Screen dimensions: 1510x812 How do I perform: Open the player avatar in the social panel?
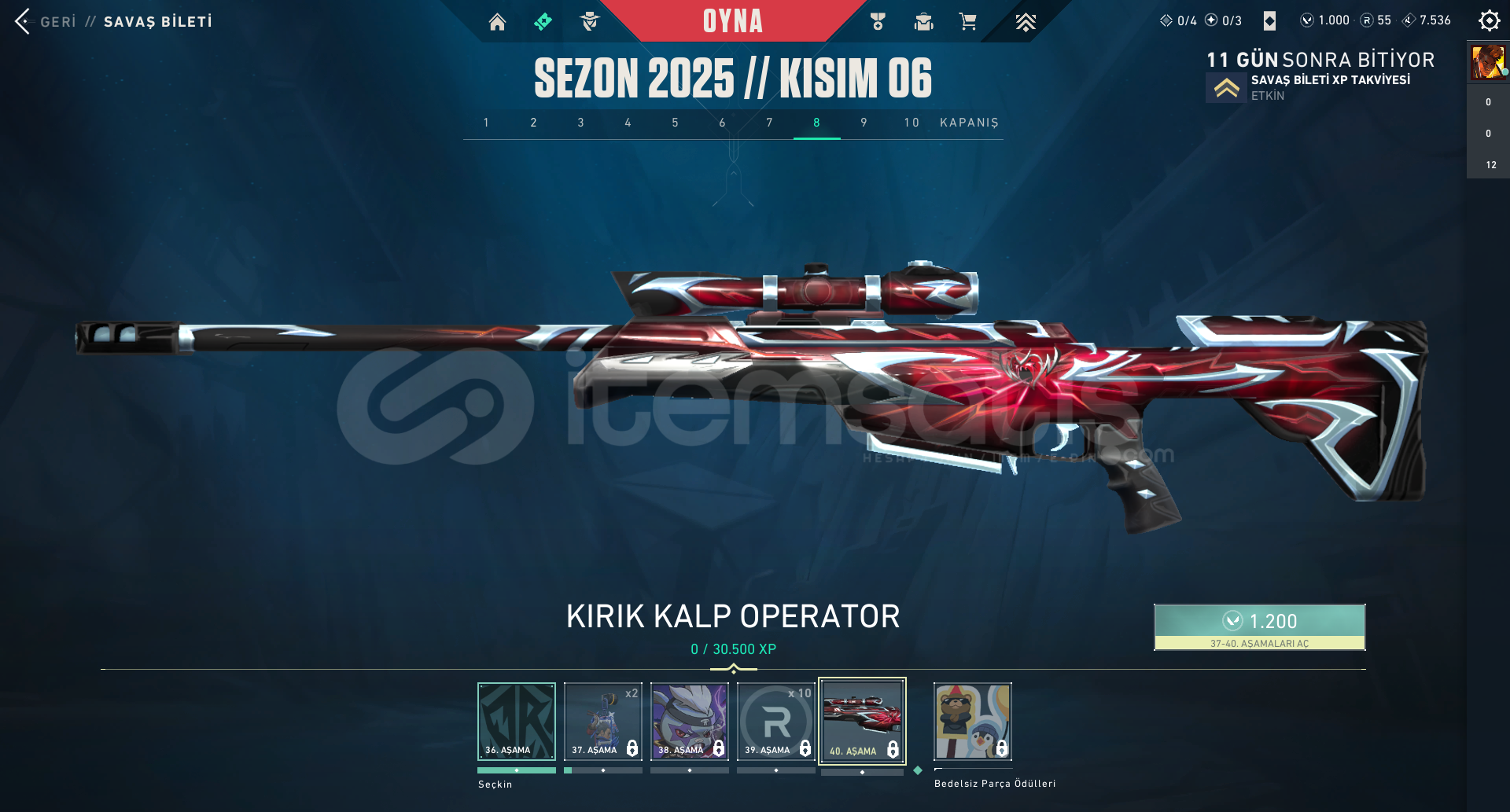[x=1488, y=62]
